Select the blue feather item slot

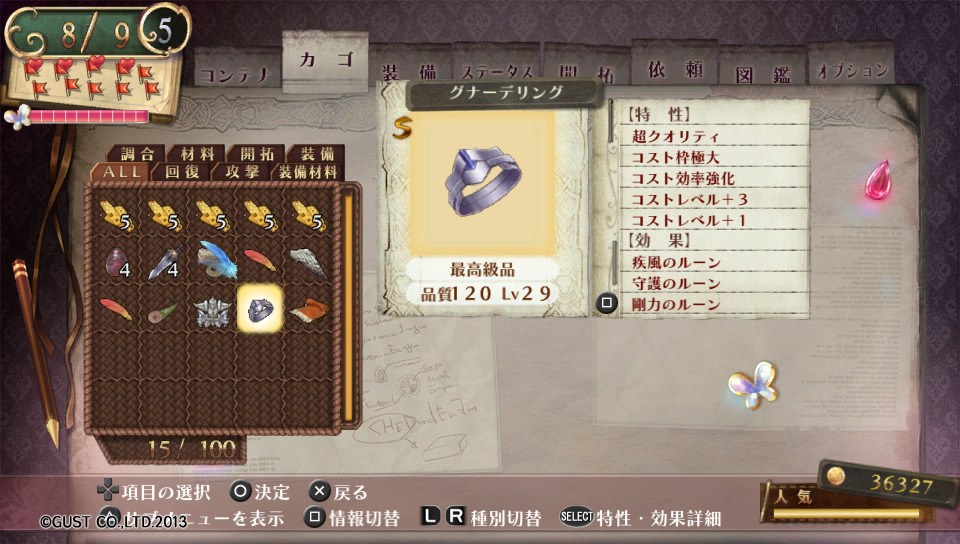click(x=212, y=261)
